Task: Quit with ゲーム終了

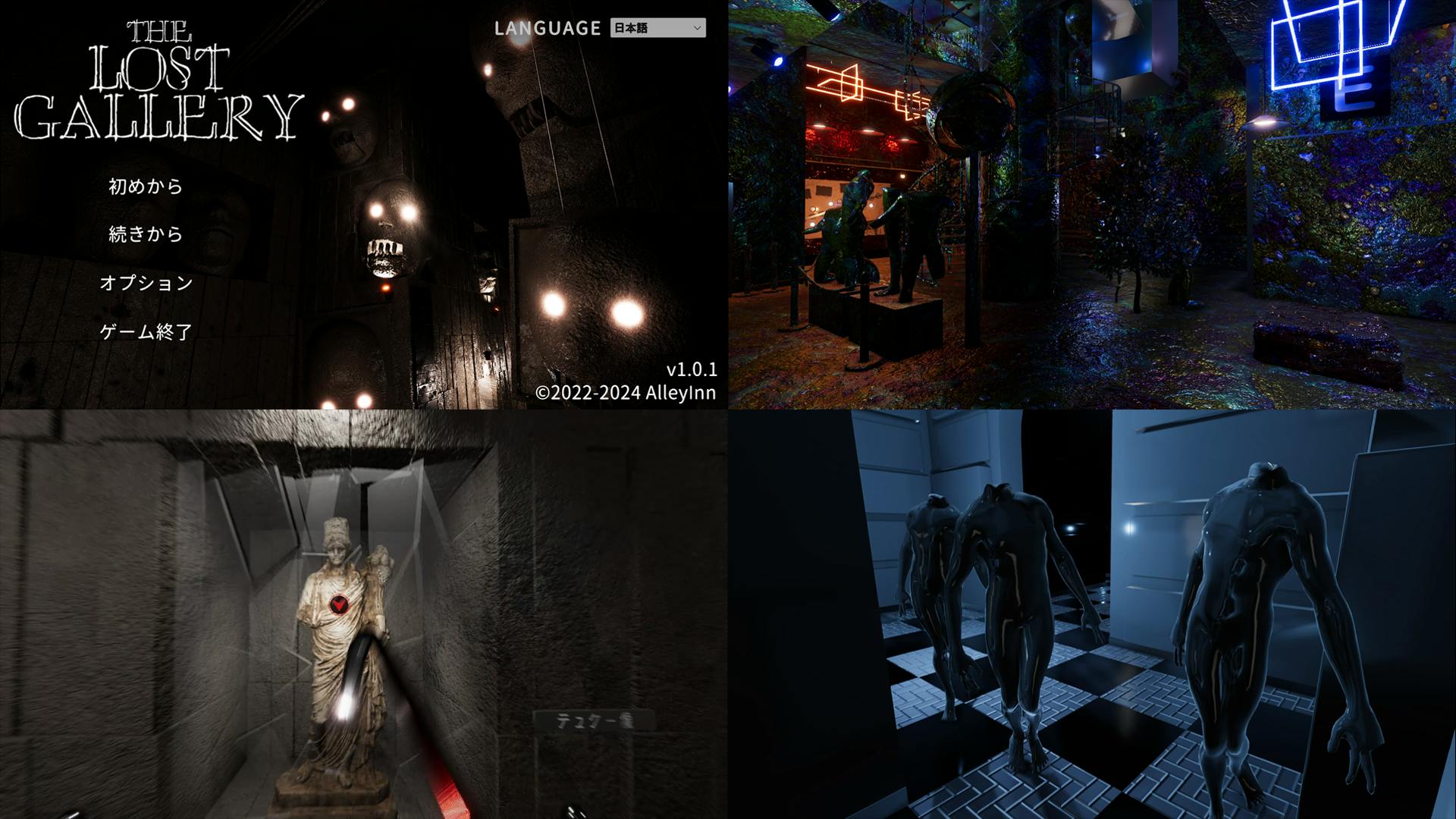Action: (x=146, y=331)
